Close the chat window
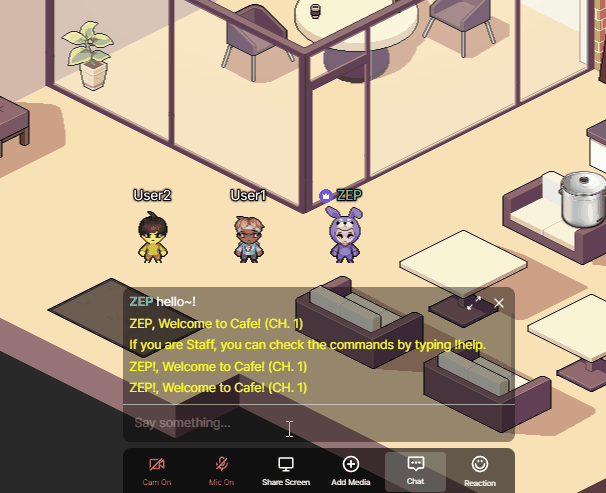This screenshot has height=493, width=606. 499,302
